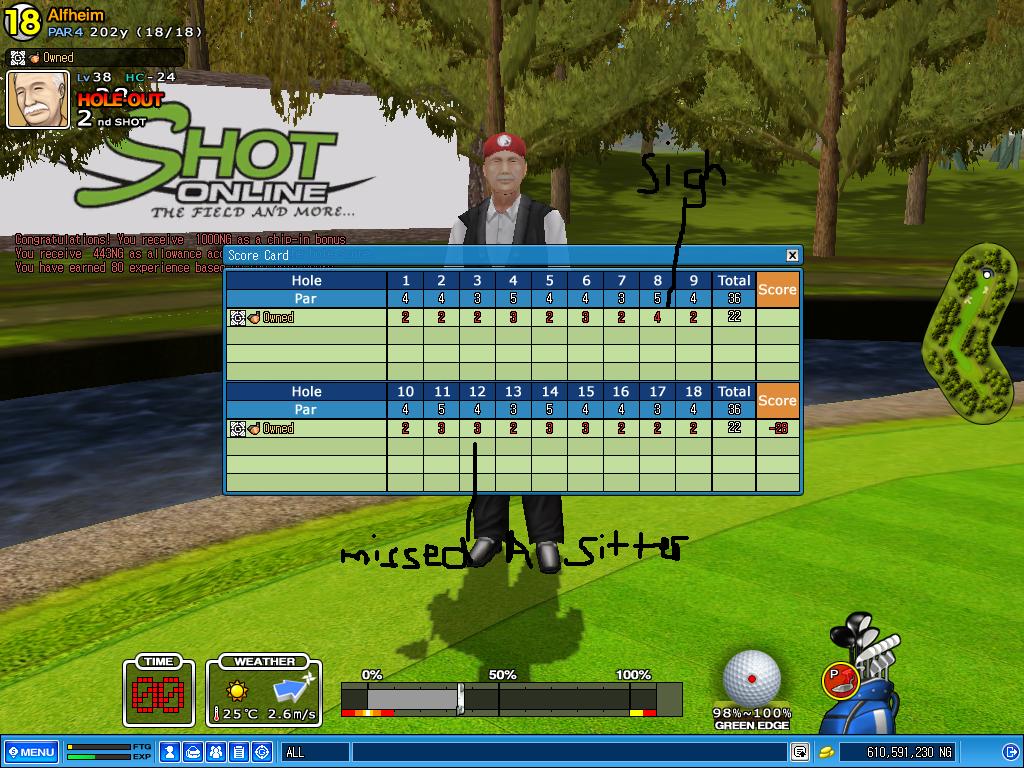Click the circular target icon in toolbar

coord(262,752)
